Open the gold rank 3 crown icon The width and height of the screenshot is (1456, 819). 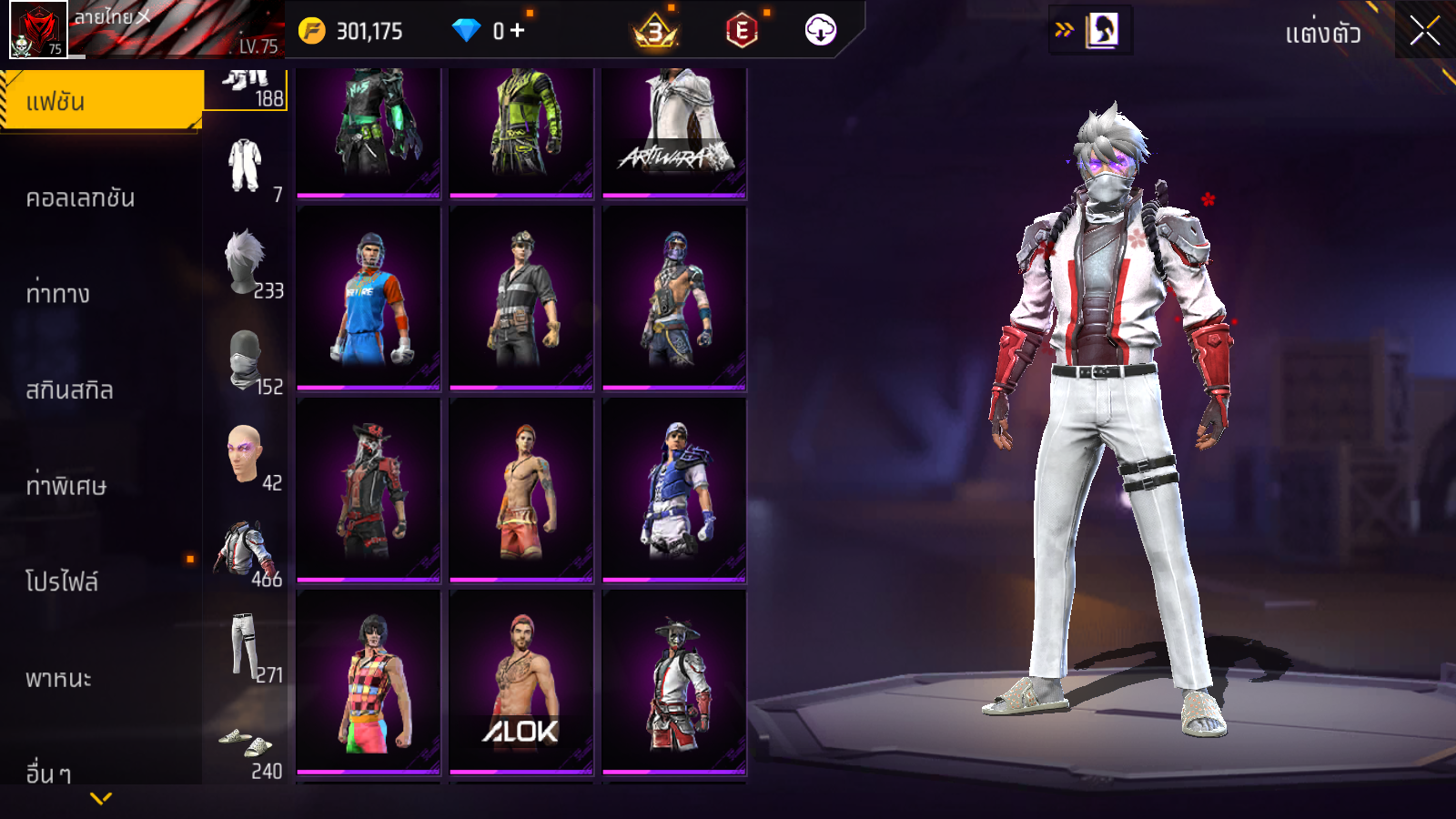coord(655,32)
